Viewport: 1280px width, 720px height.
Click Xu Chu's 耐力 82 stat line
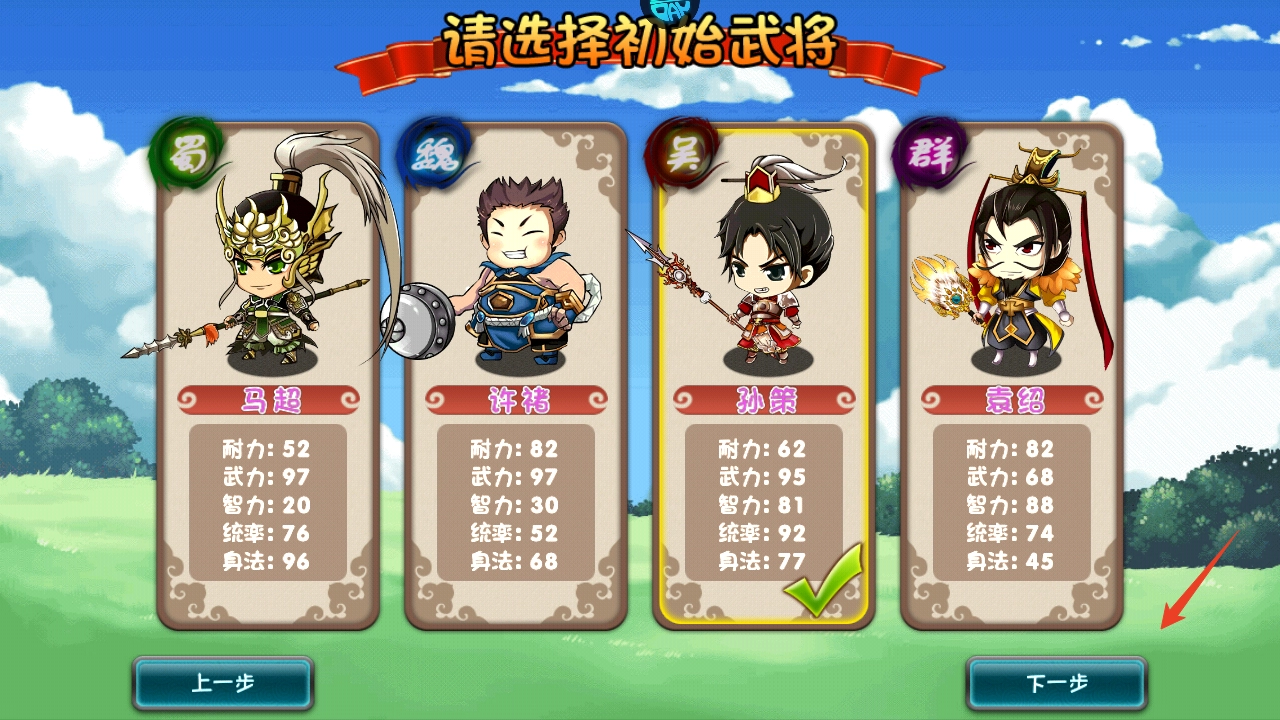pyautogui.click(x=512, y=451)
